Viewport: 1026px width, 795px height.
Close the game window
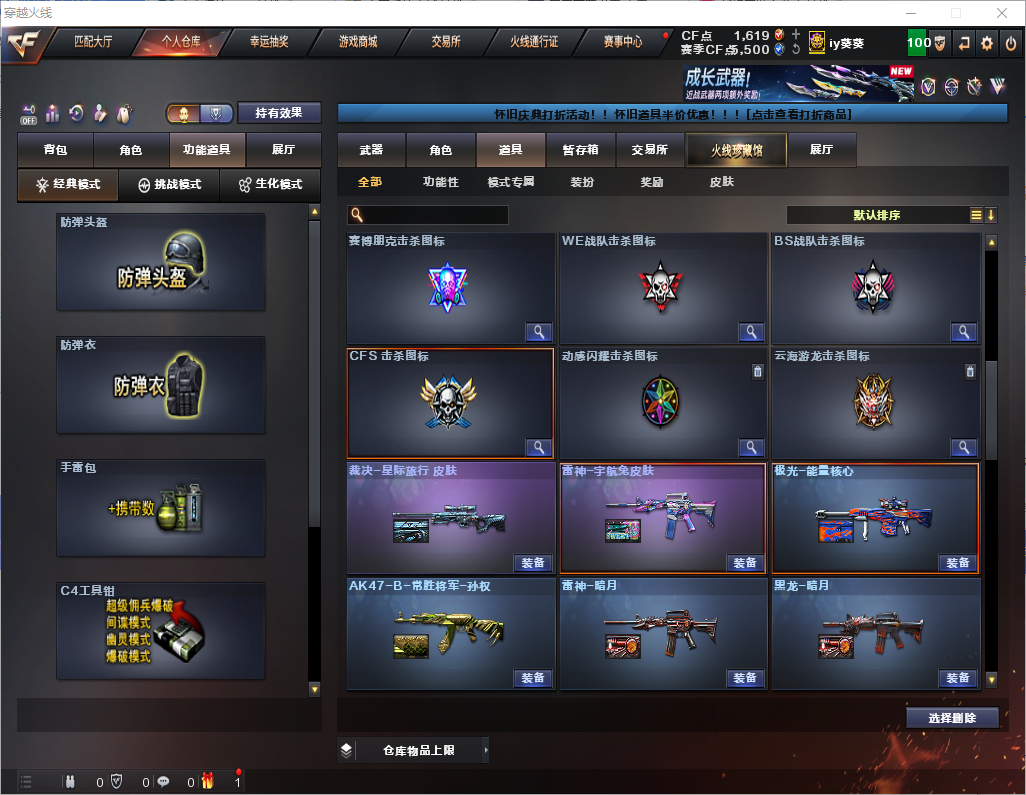pyautogui.click(x=1002, y=13)
